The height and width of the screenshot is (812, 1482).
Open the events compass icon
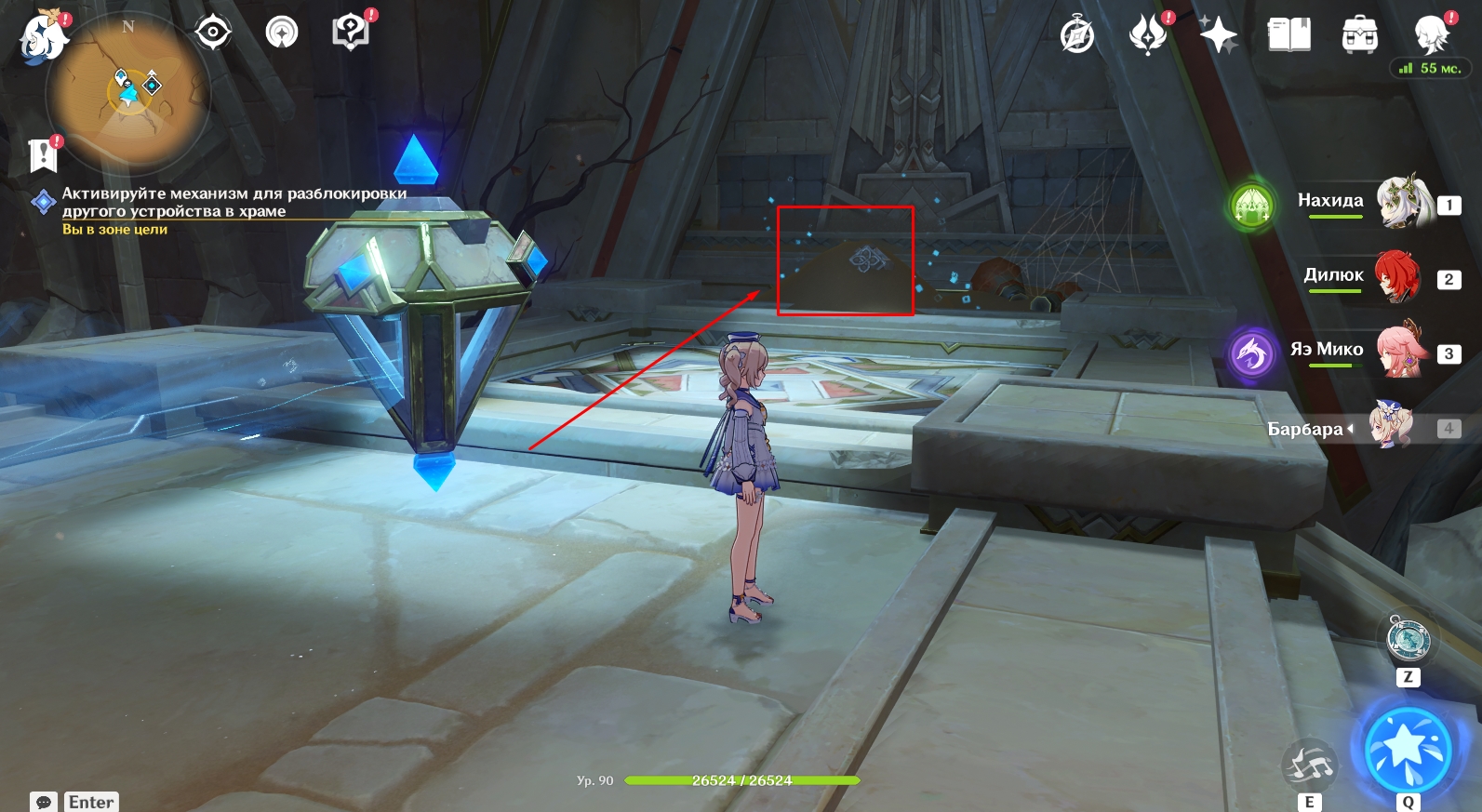[x=1077, y=35]
